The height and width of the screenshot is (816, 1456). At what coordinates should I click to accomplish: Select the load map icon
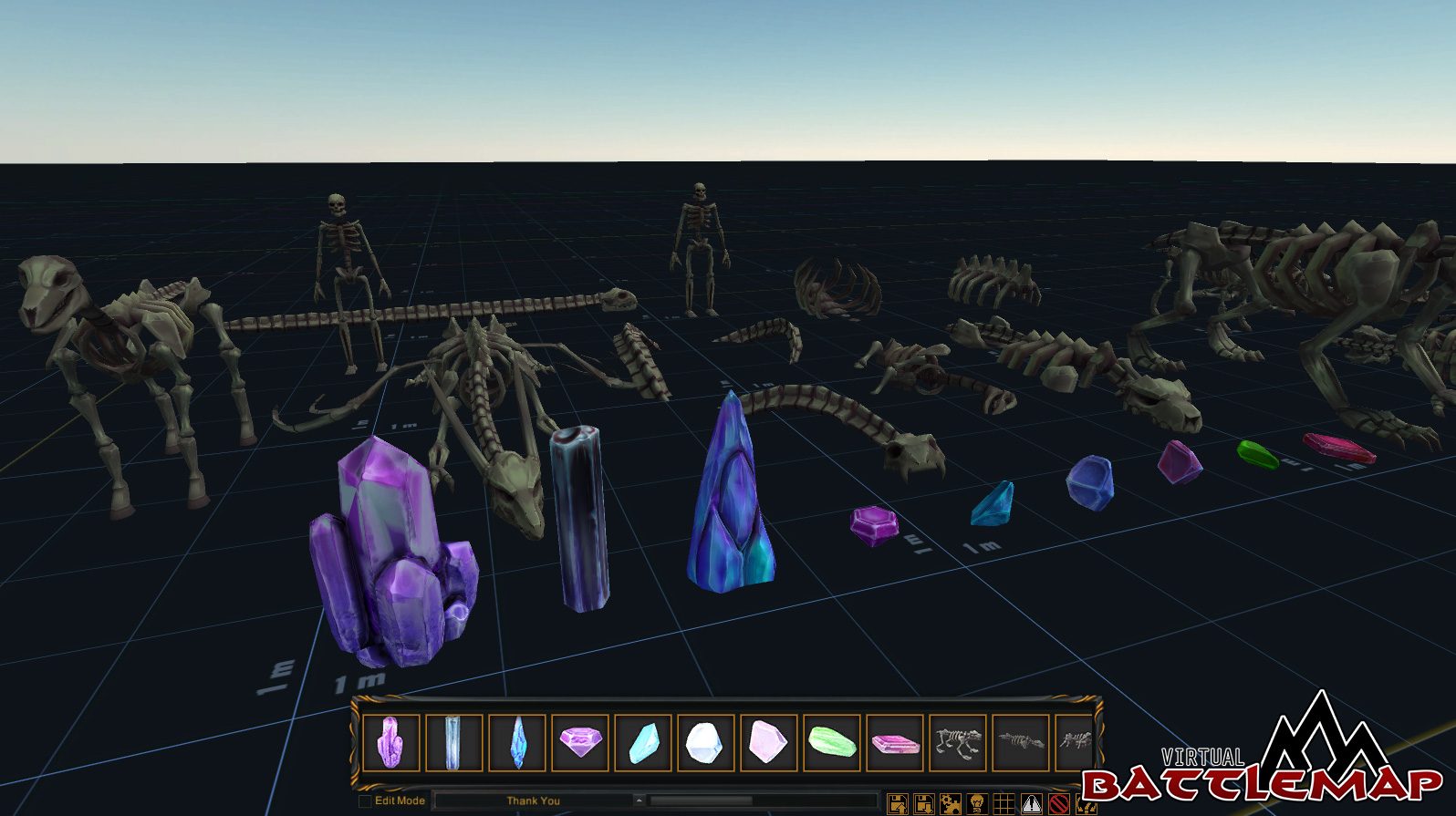coord(923,802)
